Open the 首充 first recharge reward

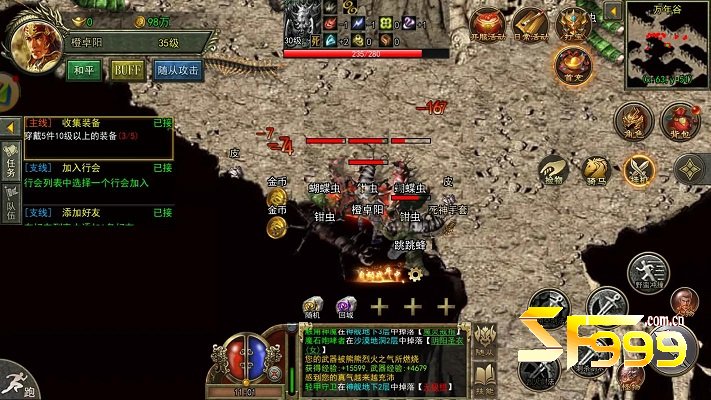pos(573,64)
